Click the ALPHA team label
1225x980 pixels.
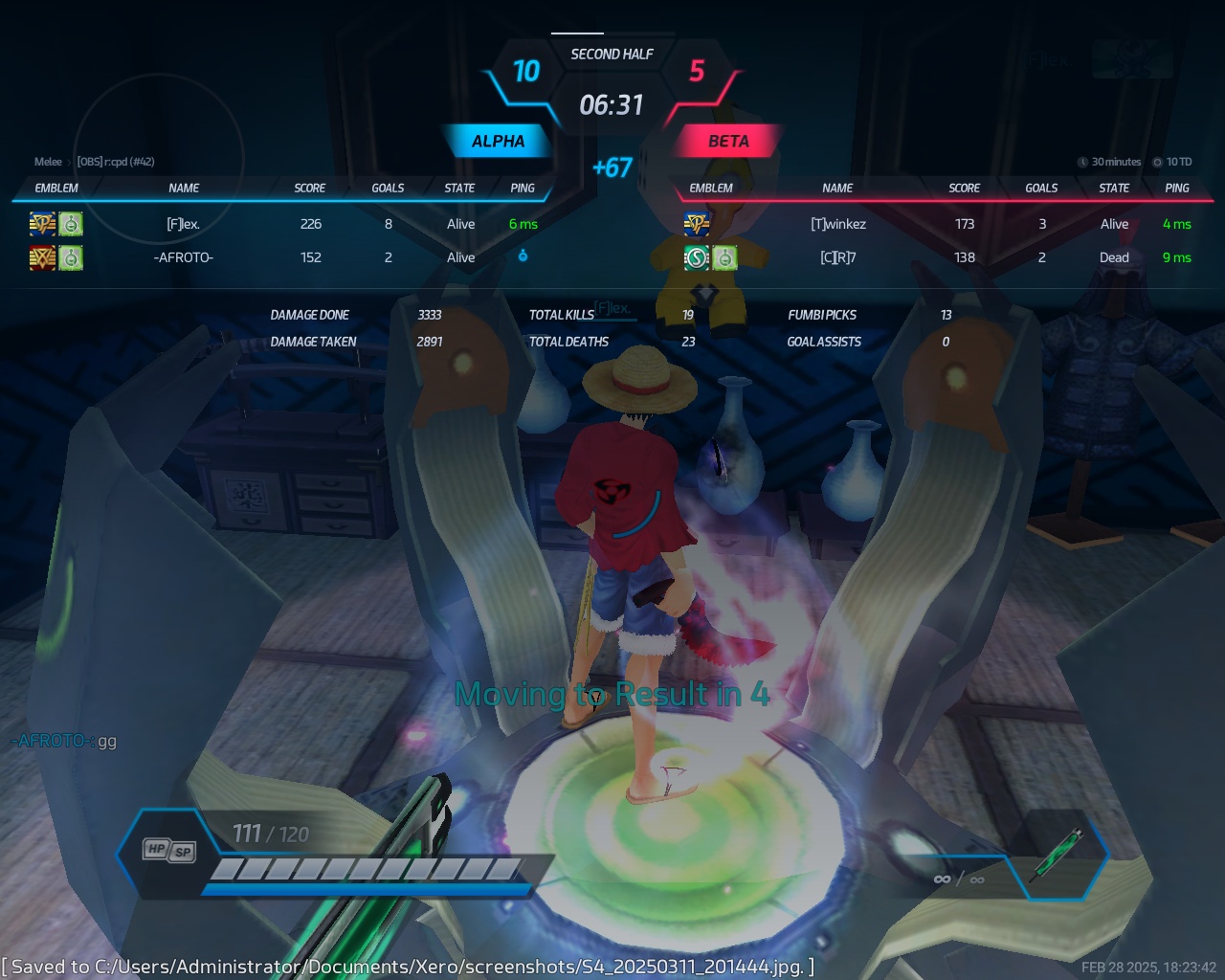point(498,142)
